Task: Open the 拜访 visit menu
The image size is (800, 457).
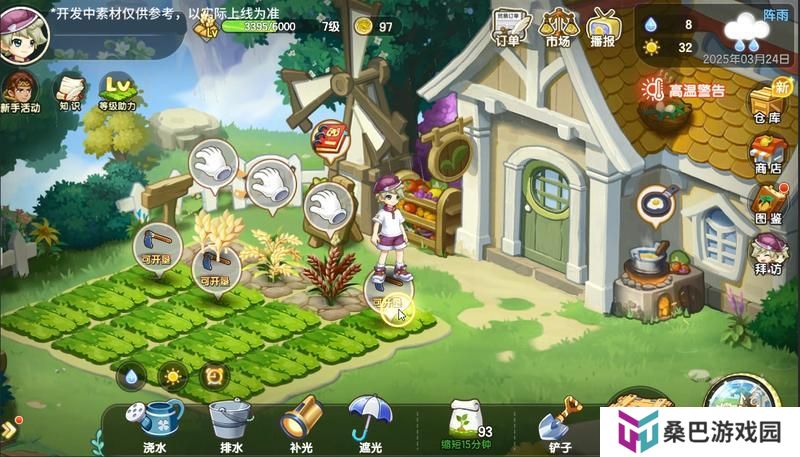Action: point(767,254)
